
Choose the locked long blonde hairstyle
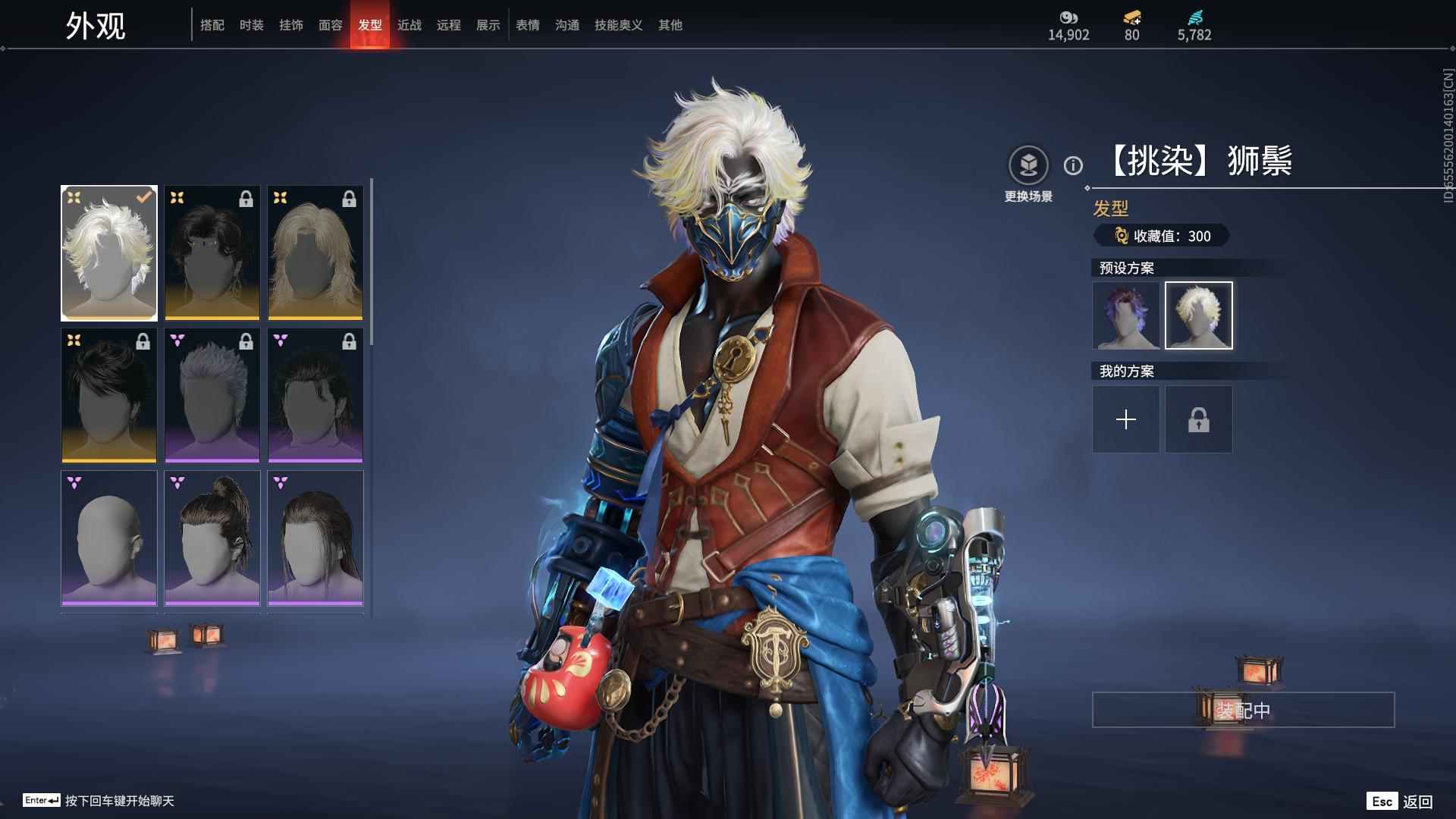point(315,253)
